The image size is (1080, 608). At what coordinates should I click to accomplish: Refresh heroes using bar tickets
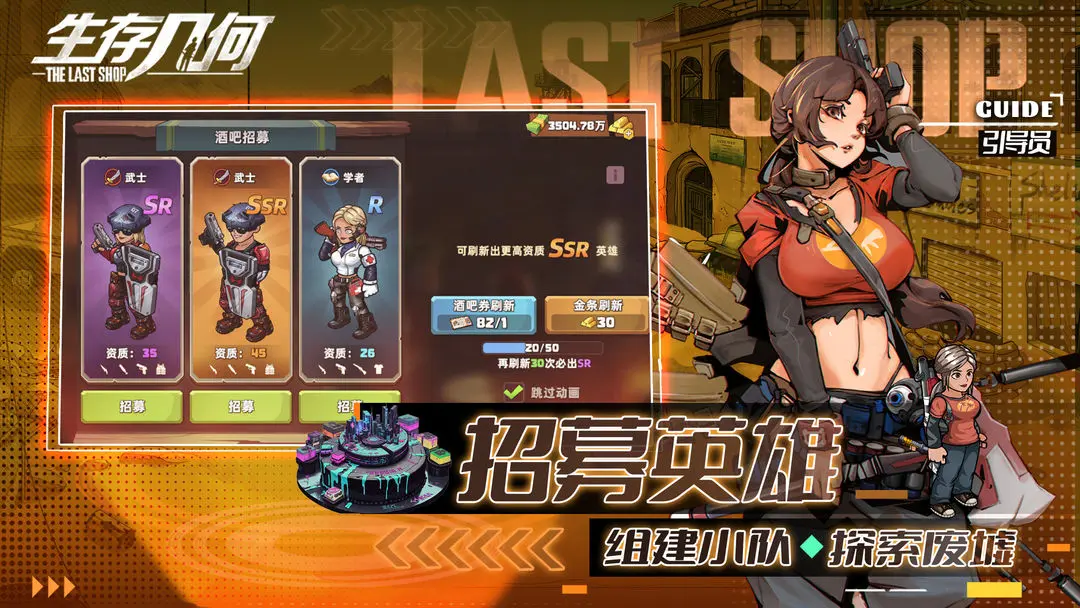coord(485,314)
